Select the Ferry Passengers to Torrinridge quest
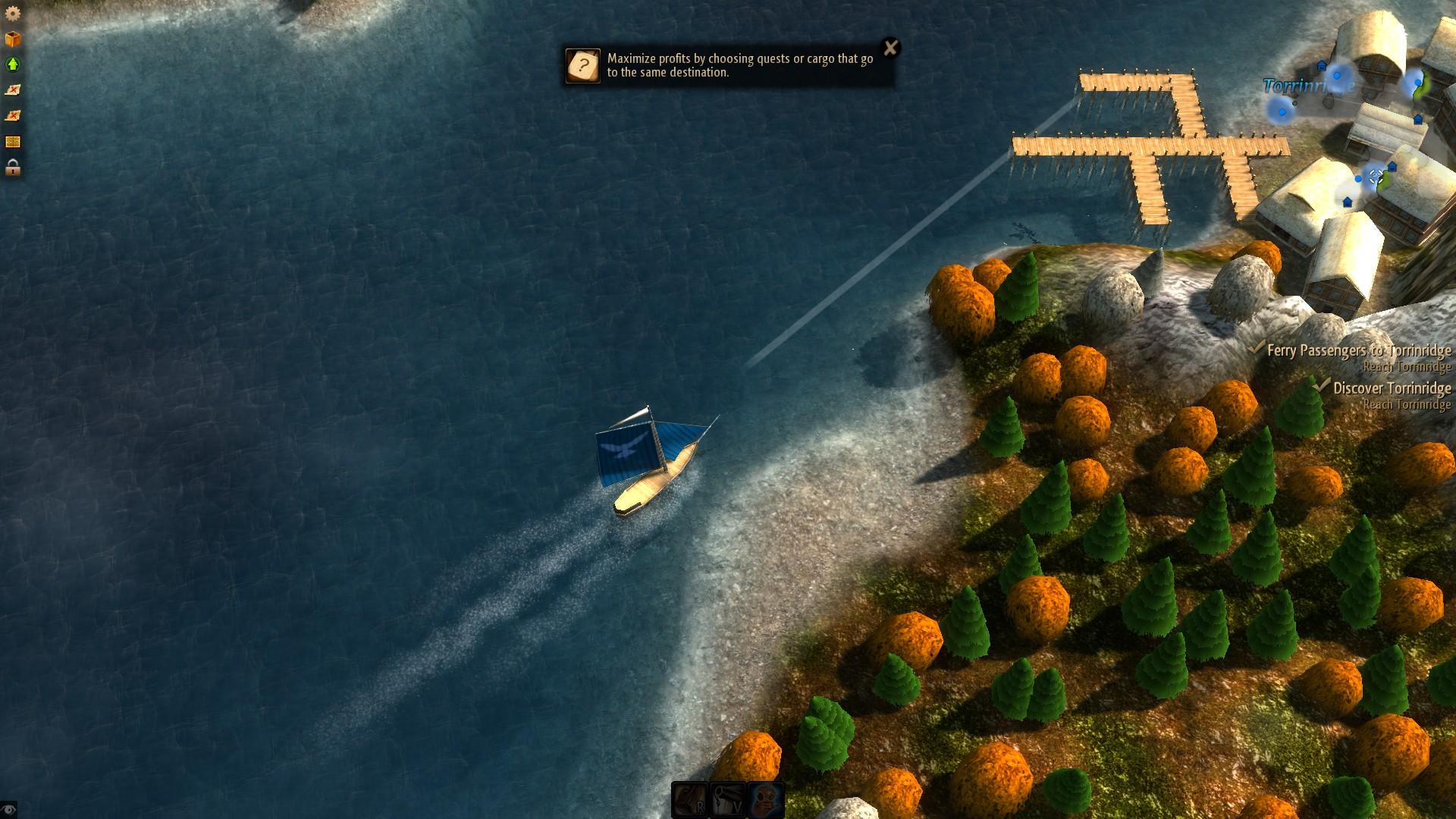Screen dimensions: 1456x819 coord(1358,350)
